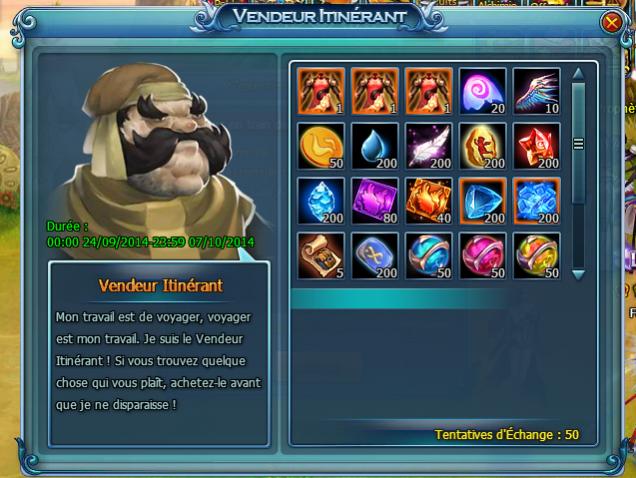The image size is (636, 478).
Task: Pick the blue triangular gem item
Action: 483,200
